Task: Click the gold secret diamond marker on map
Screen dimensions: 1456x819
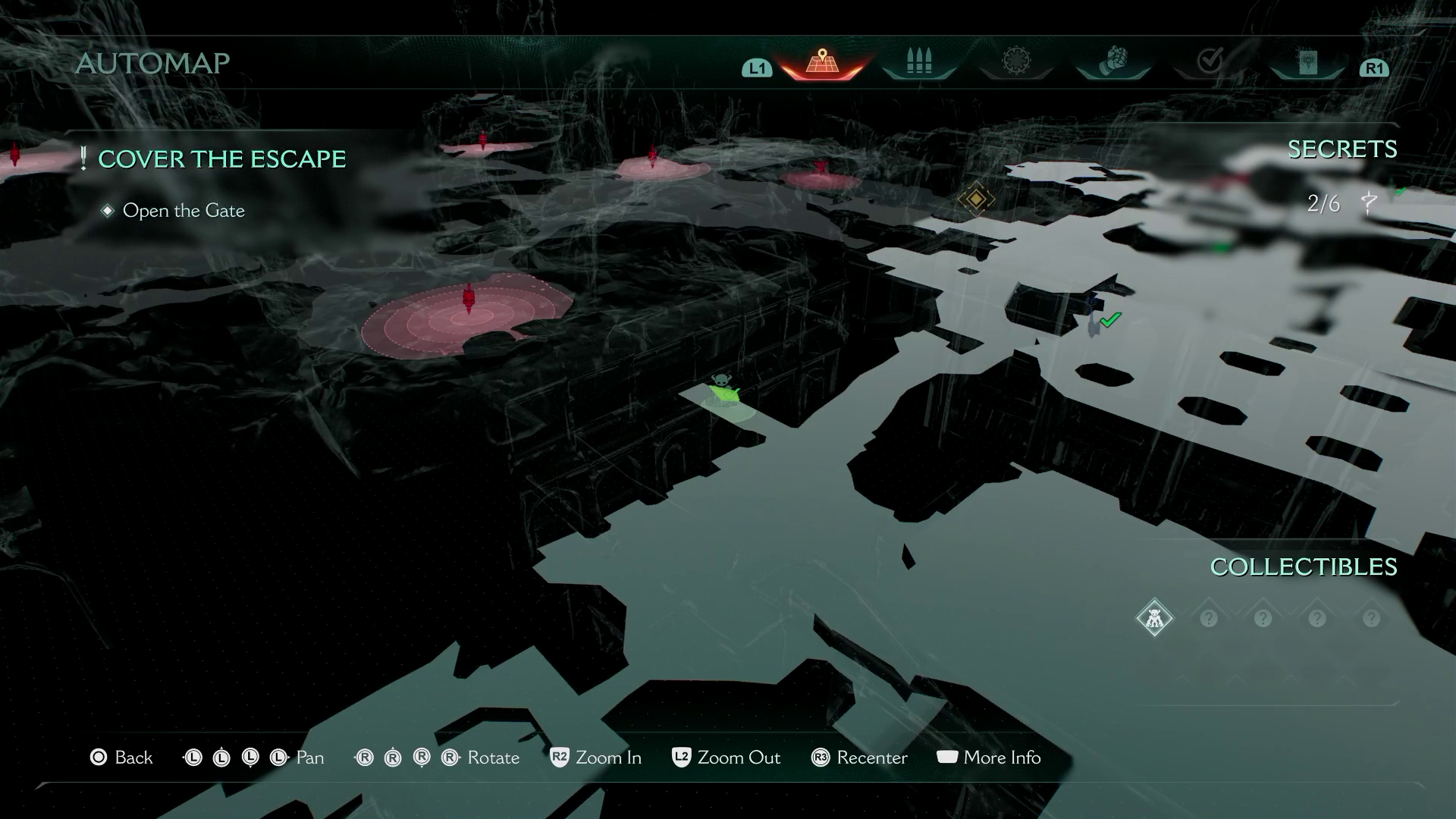Action: coord(977,200)
